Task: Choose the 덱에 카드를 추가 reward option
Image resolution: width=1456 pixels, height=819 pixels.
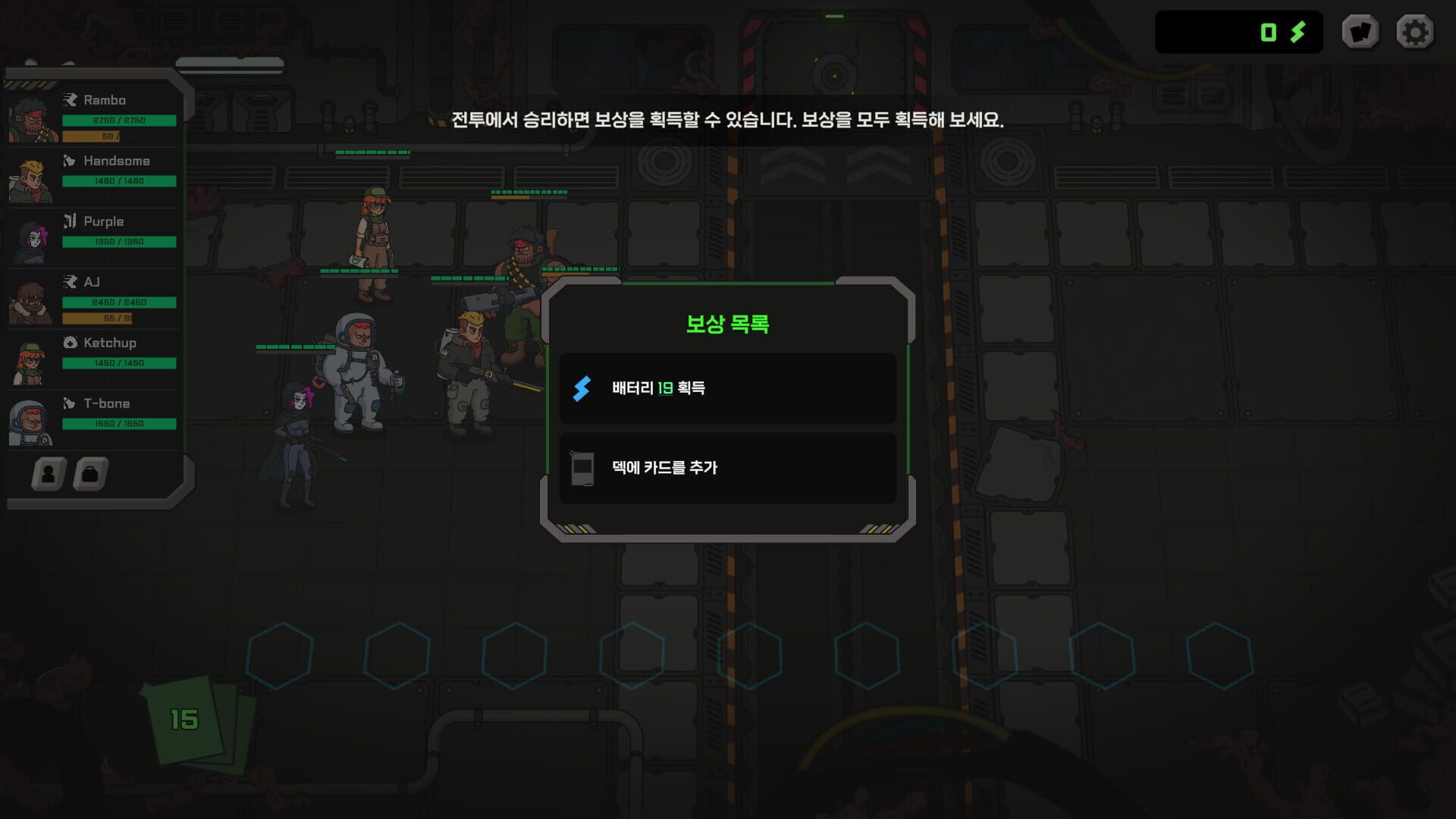Action: tap(726, 468)
